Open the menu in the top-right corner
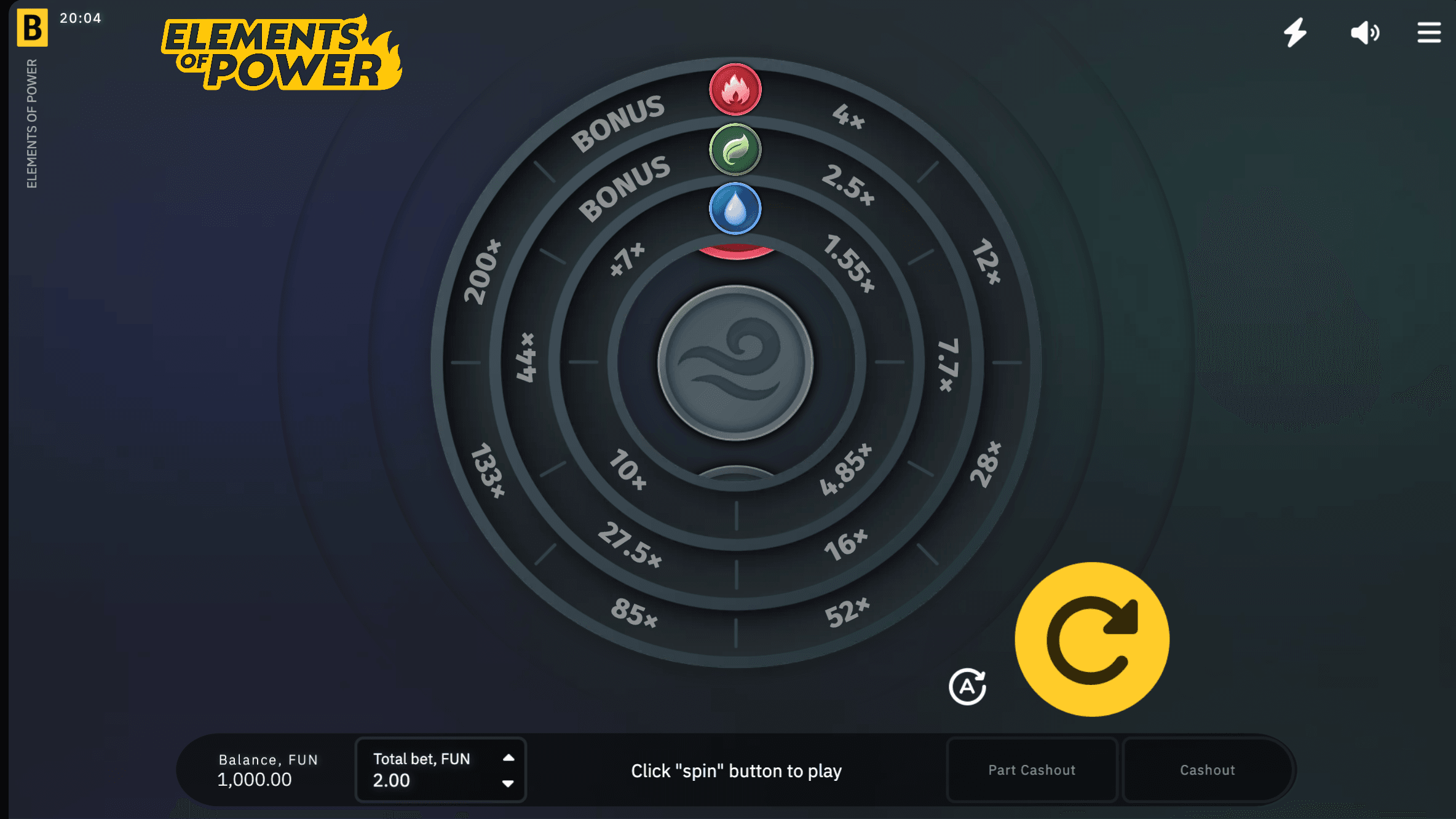1456x819 pixels. tap(1428, 33)
